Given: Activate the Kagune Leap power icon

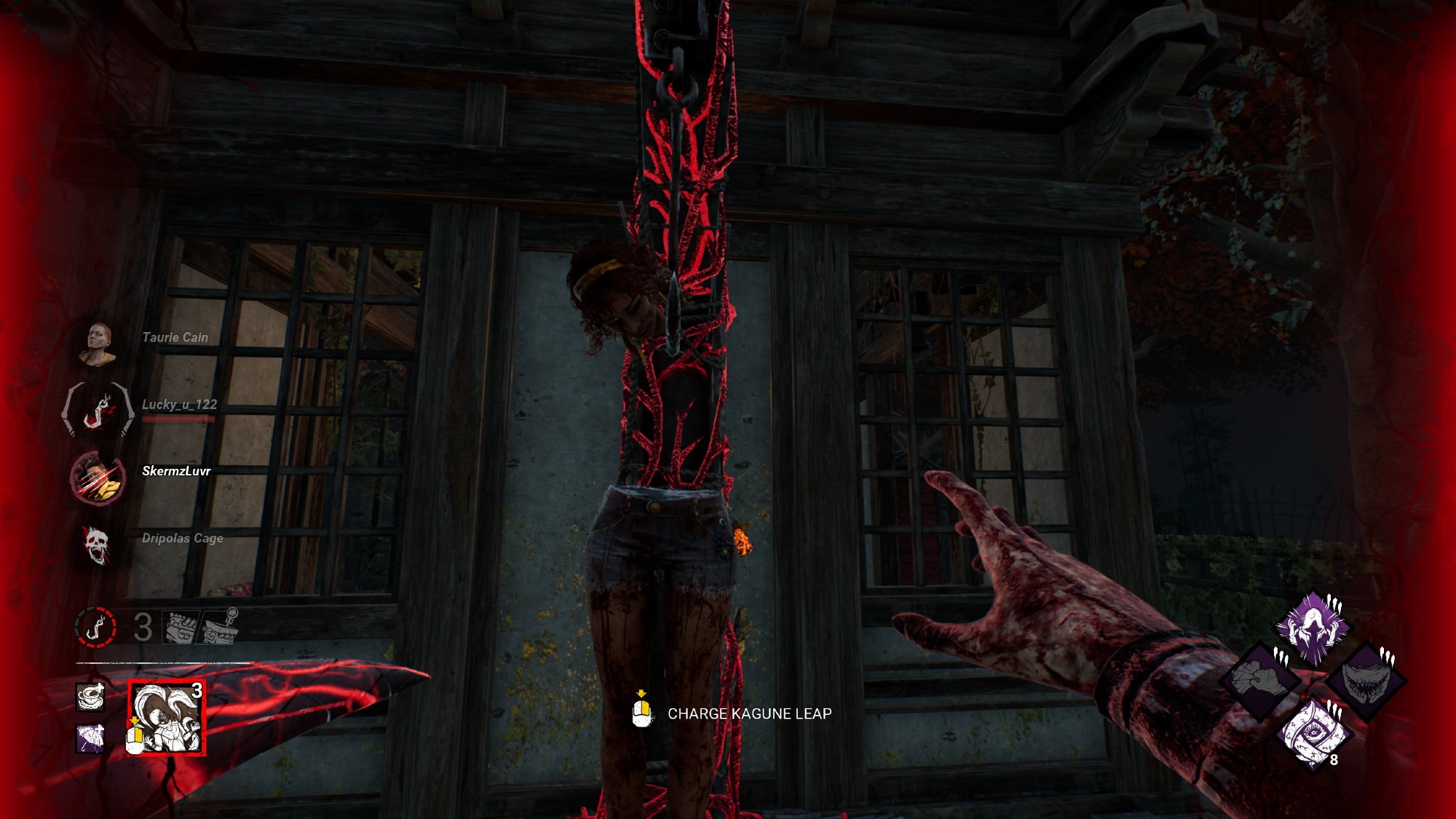Looking at the screenshot, I should tap(166, 718).
